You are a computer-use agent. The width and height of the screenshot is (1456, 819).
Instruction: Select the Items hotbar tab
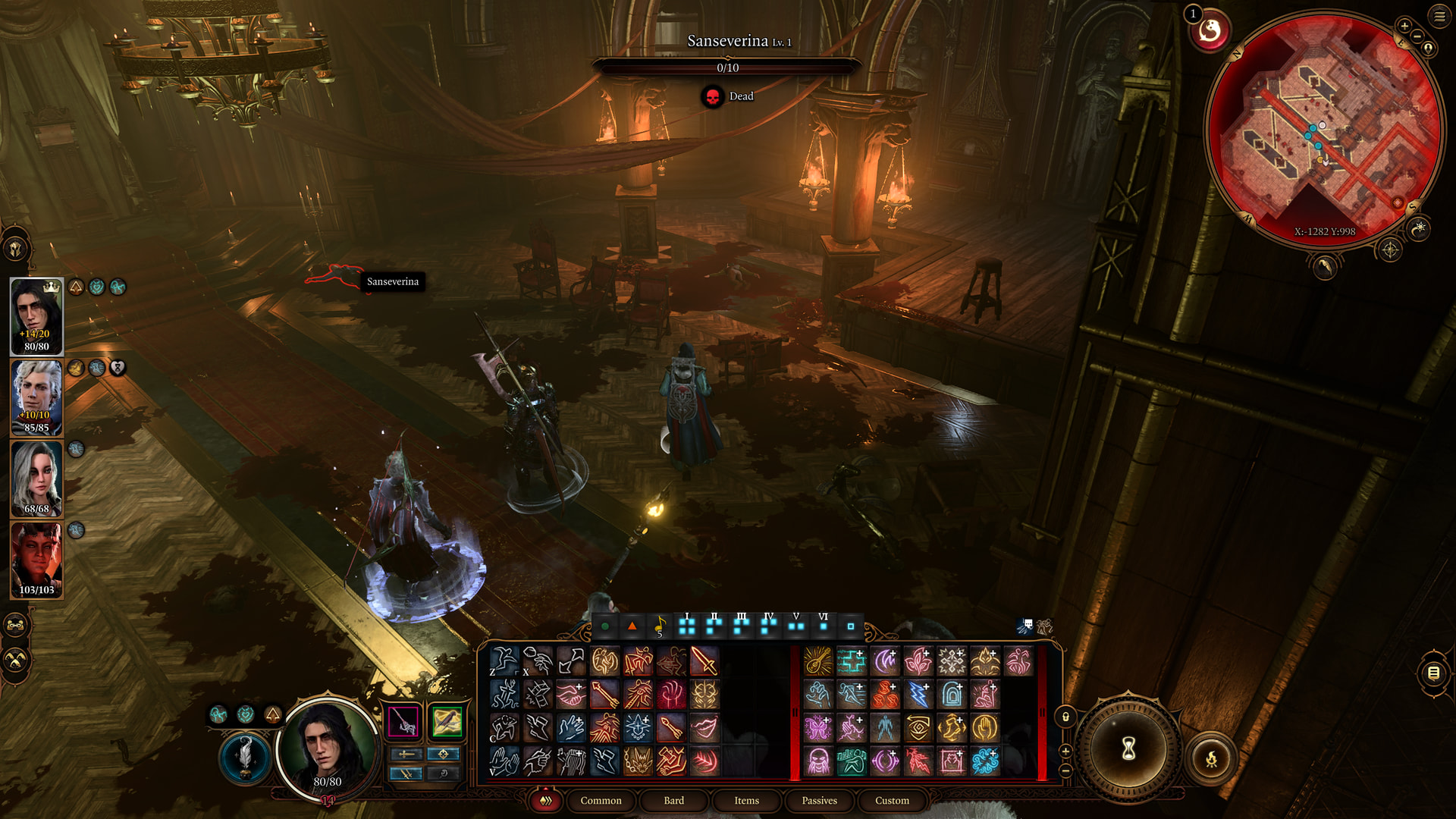click(746, 800)
